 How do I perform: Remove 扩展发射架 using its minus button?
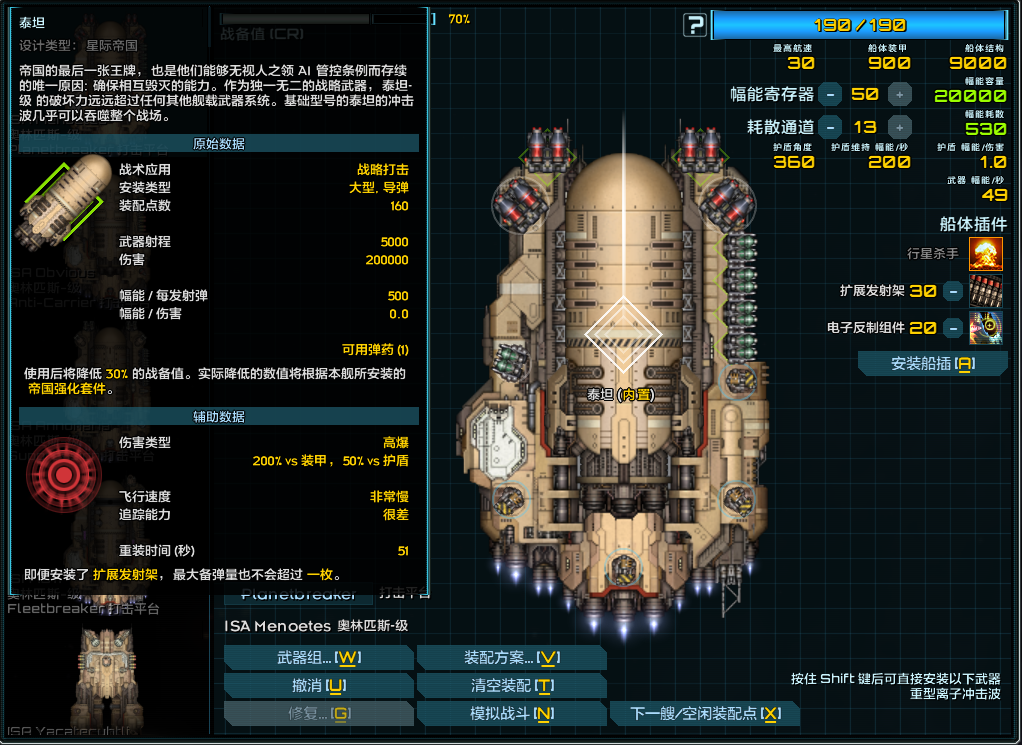953,291
